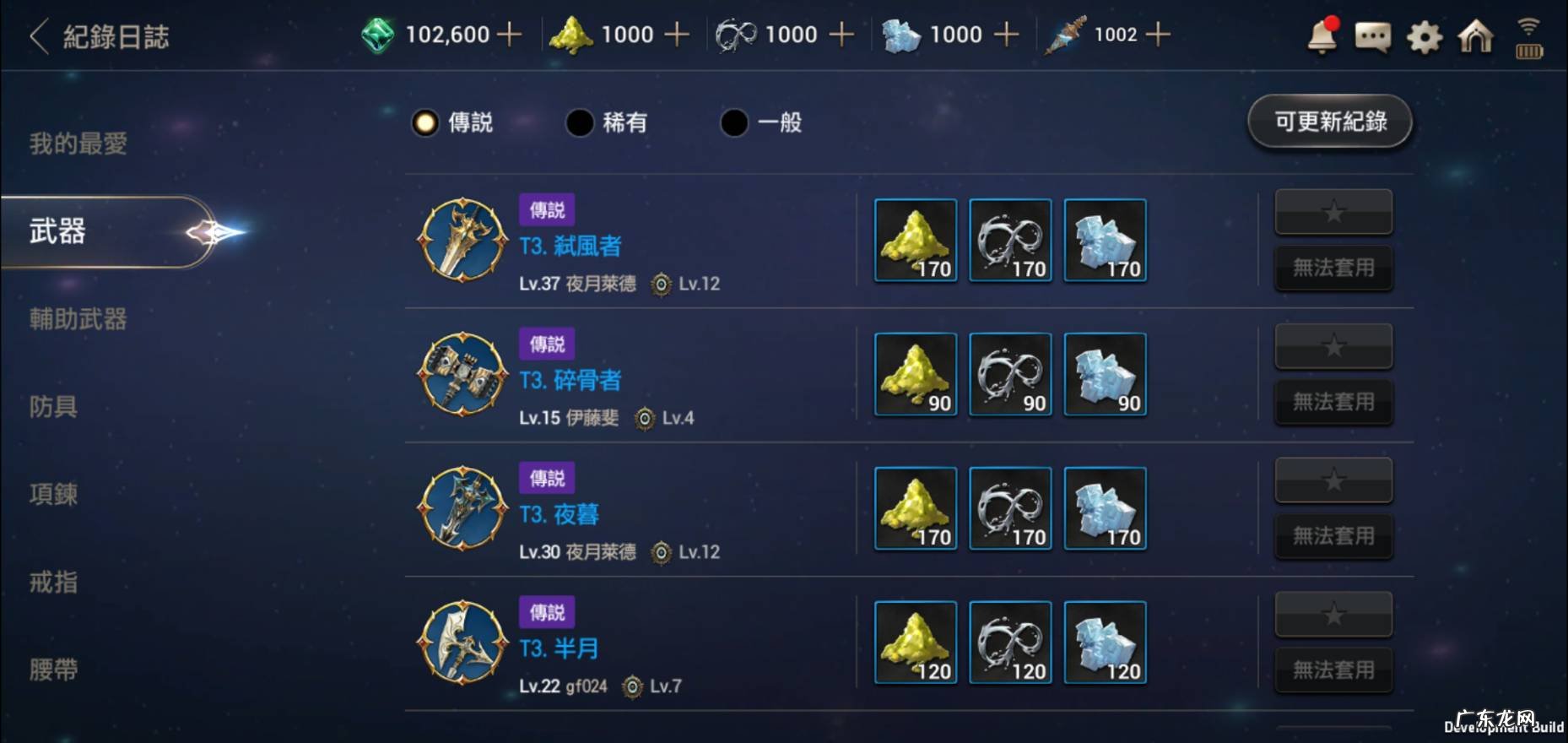Image resolution: width=1568 pixels, height=743 pixels.
Task: Tap 無法套用 on the 半月 entry
Action: tap(1333, 669)
